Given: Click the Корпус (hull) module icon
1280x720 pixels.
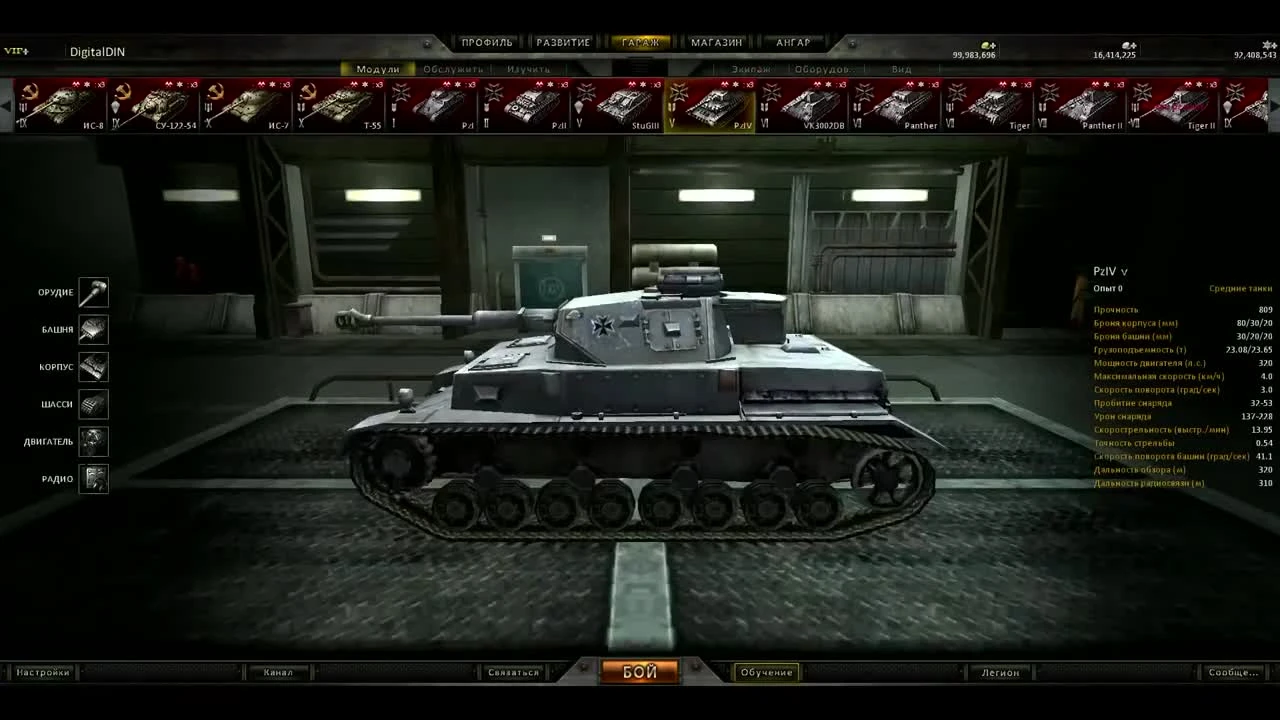Looking at the screenshot, I should click(93, 366).
